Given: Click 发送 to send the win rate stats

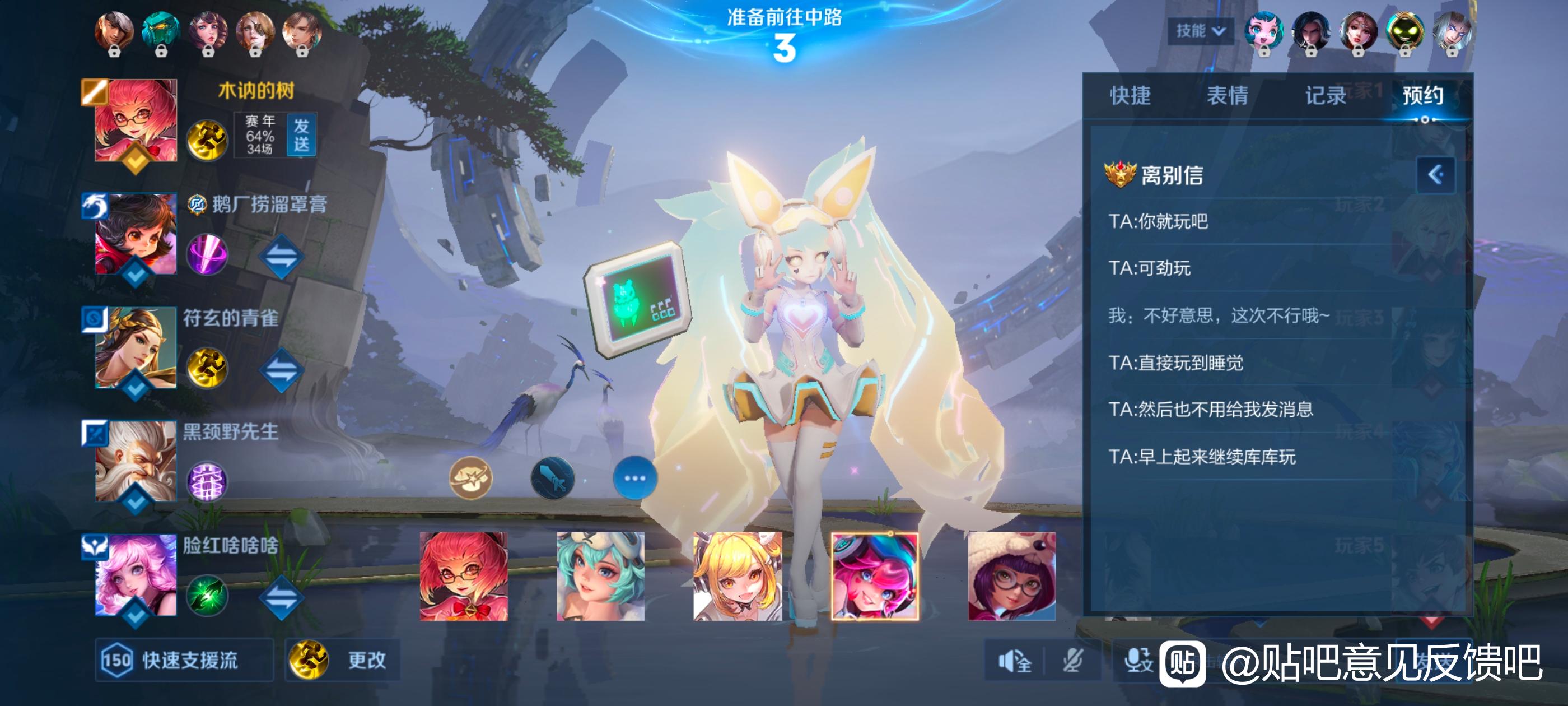Looking at the screenshot, I should (x=301, y=135).
